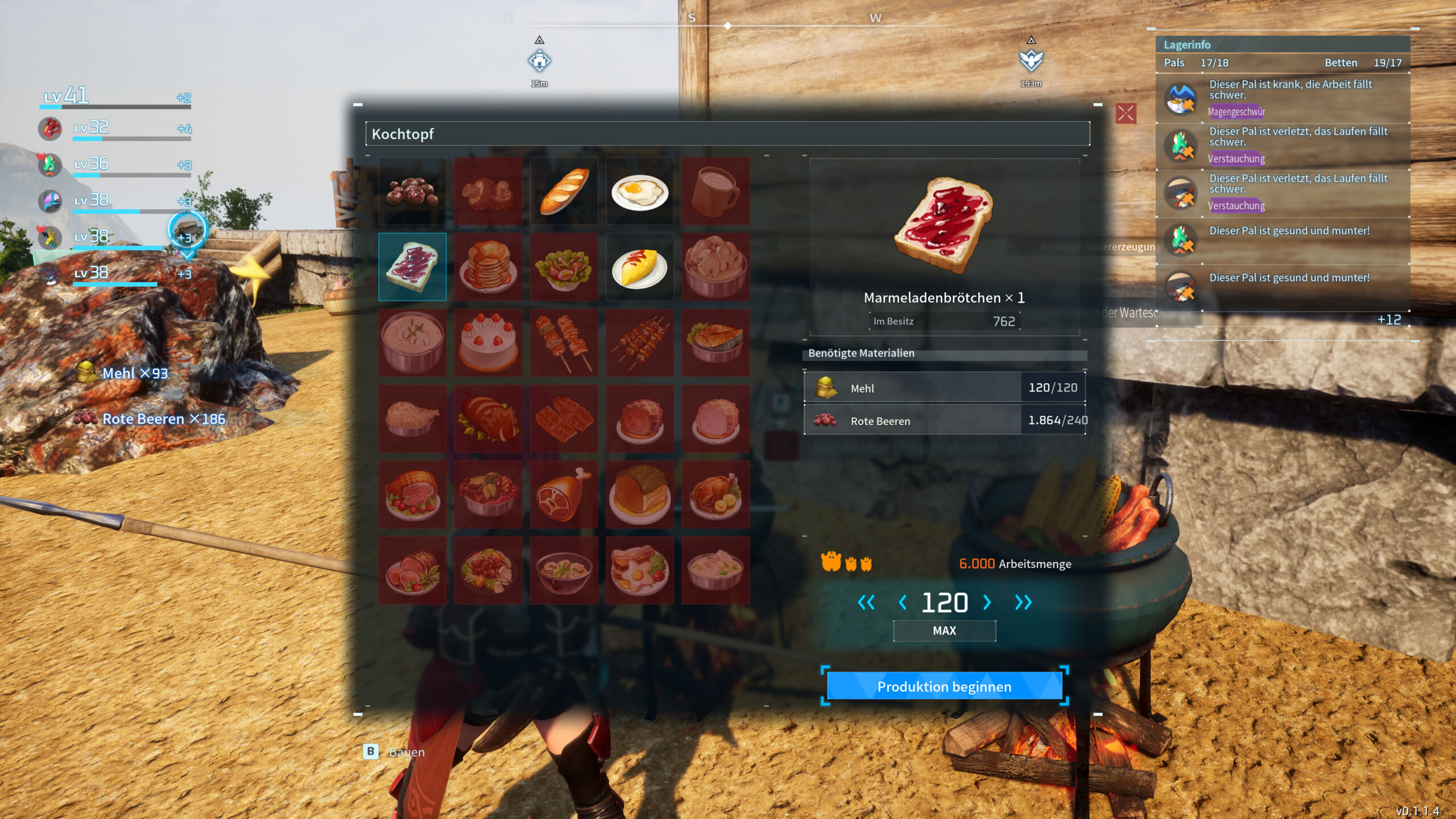Select the hot milk mug recipe
Viewport: 1456px width, 819px height.
(x=715, y=191)
